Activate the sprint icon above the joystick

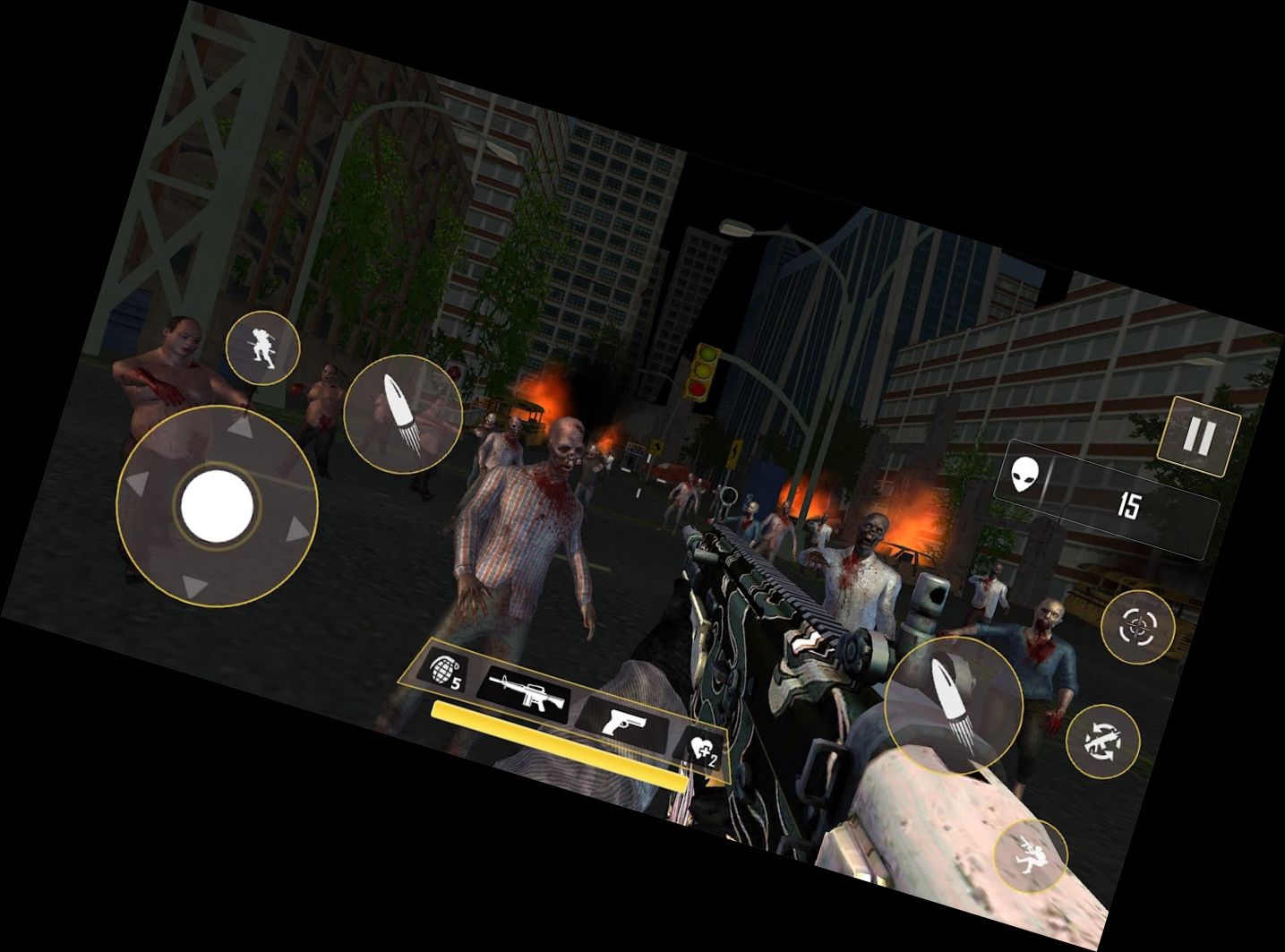click(262, 349)
